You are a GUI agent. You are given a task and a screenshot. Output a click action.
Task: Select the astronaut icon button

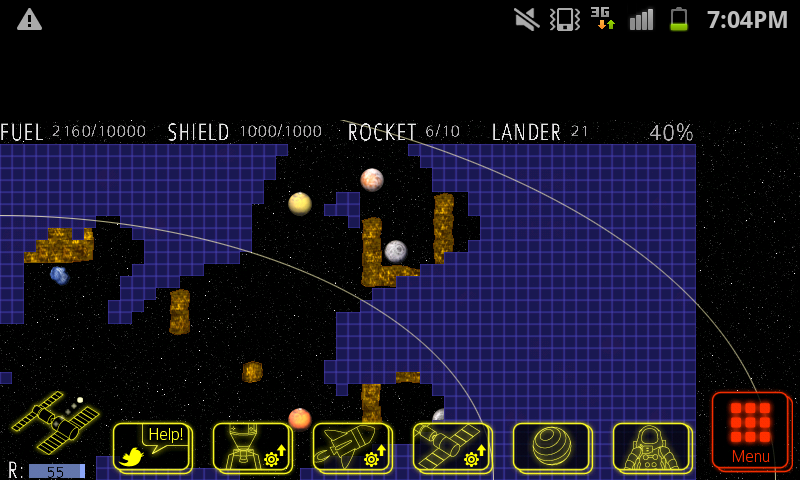651,446
